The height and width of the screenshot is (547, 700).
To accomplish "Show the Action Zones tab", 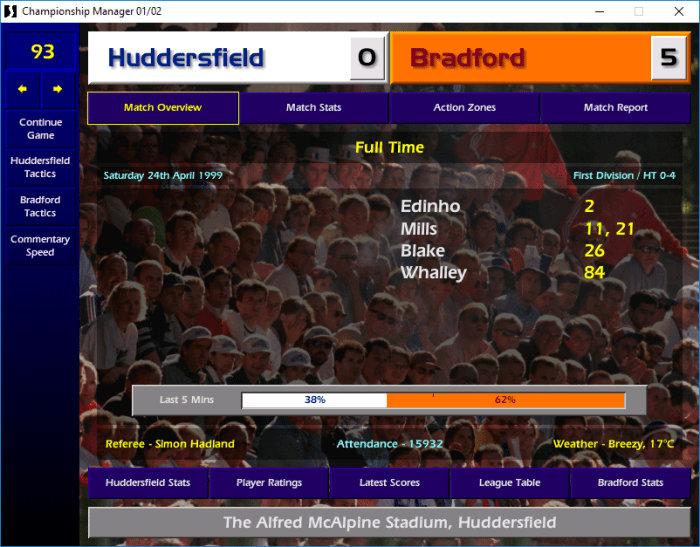I will 464,108.
